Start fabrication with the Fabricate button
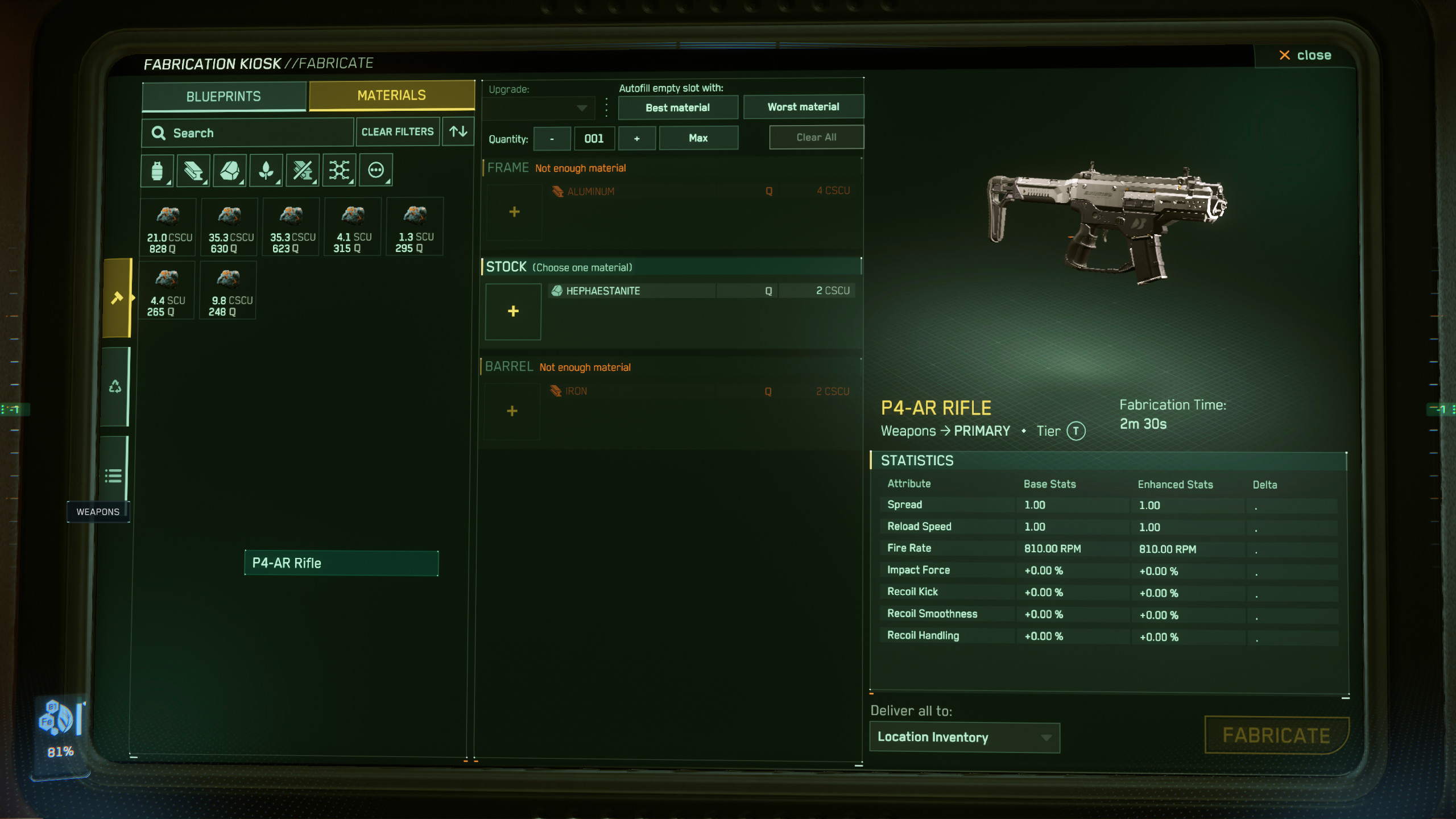 tap(1276, 735)
